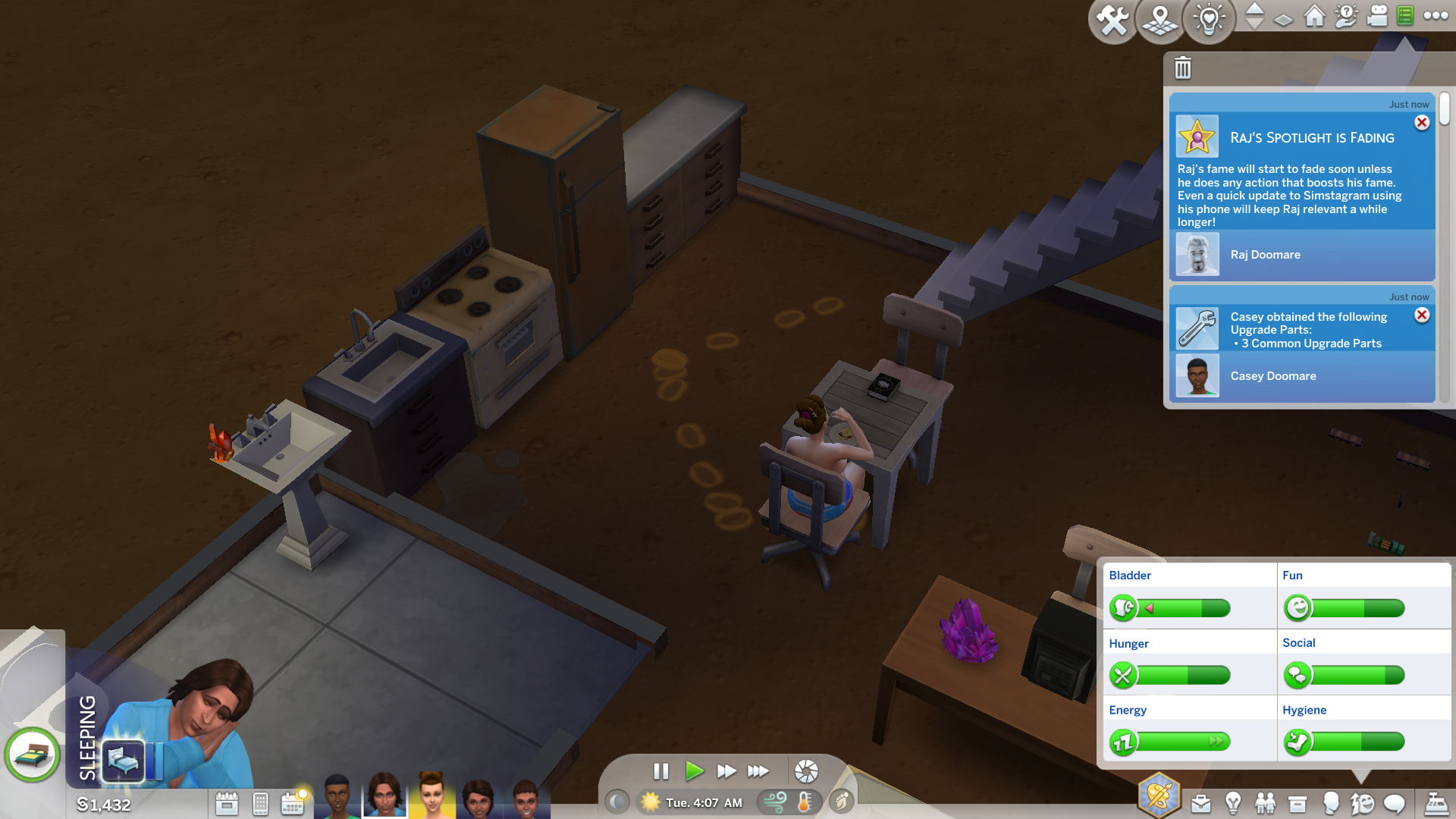1456x819 pixels.
Task: Set game speed to triple fast-forward
Action: tap(758, 771)
